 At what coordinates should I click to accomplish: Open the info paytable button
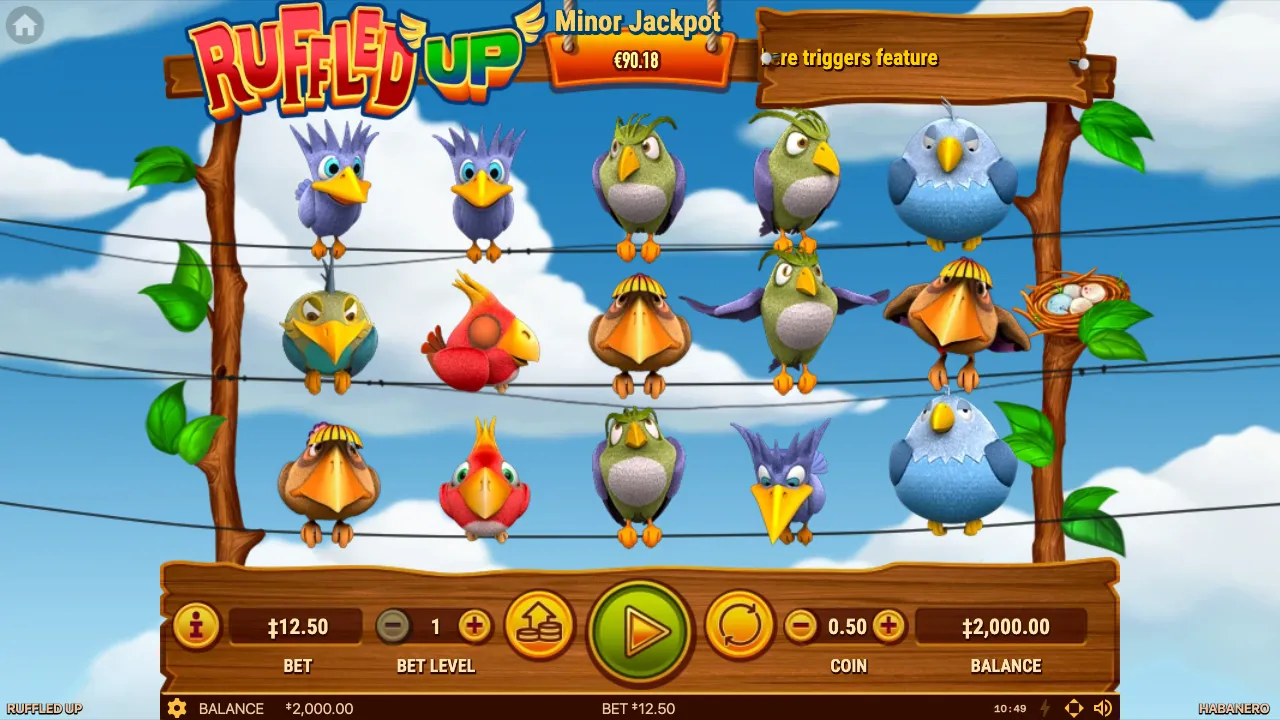click(196, 627)
